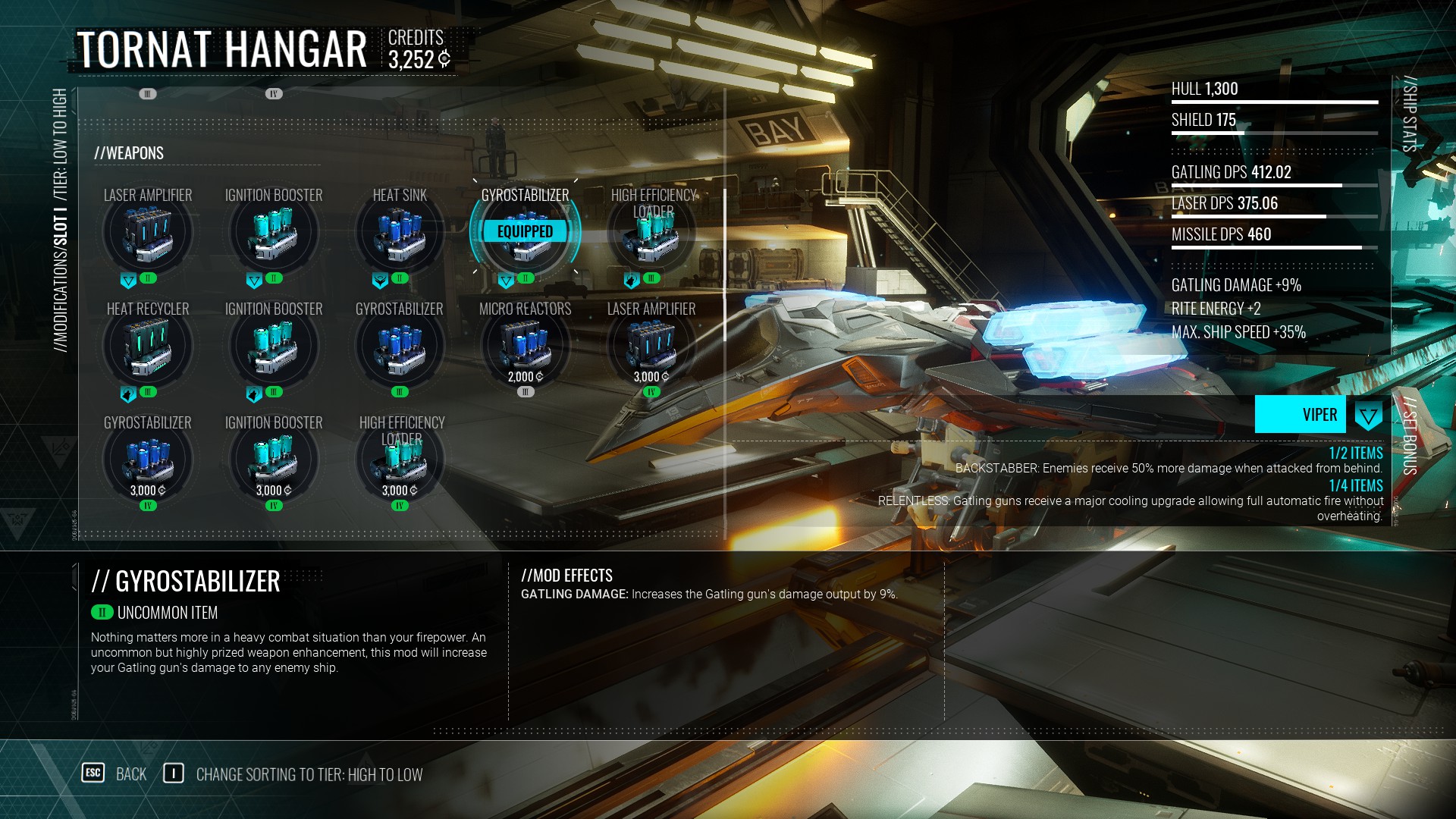Click the weapons list scrollbar
1456x819 pixels.
725,265
